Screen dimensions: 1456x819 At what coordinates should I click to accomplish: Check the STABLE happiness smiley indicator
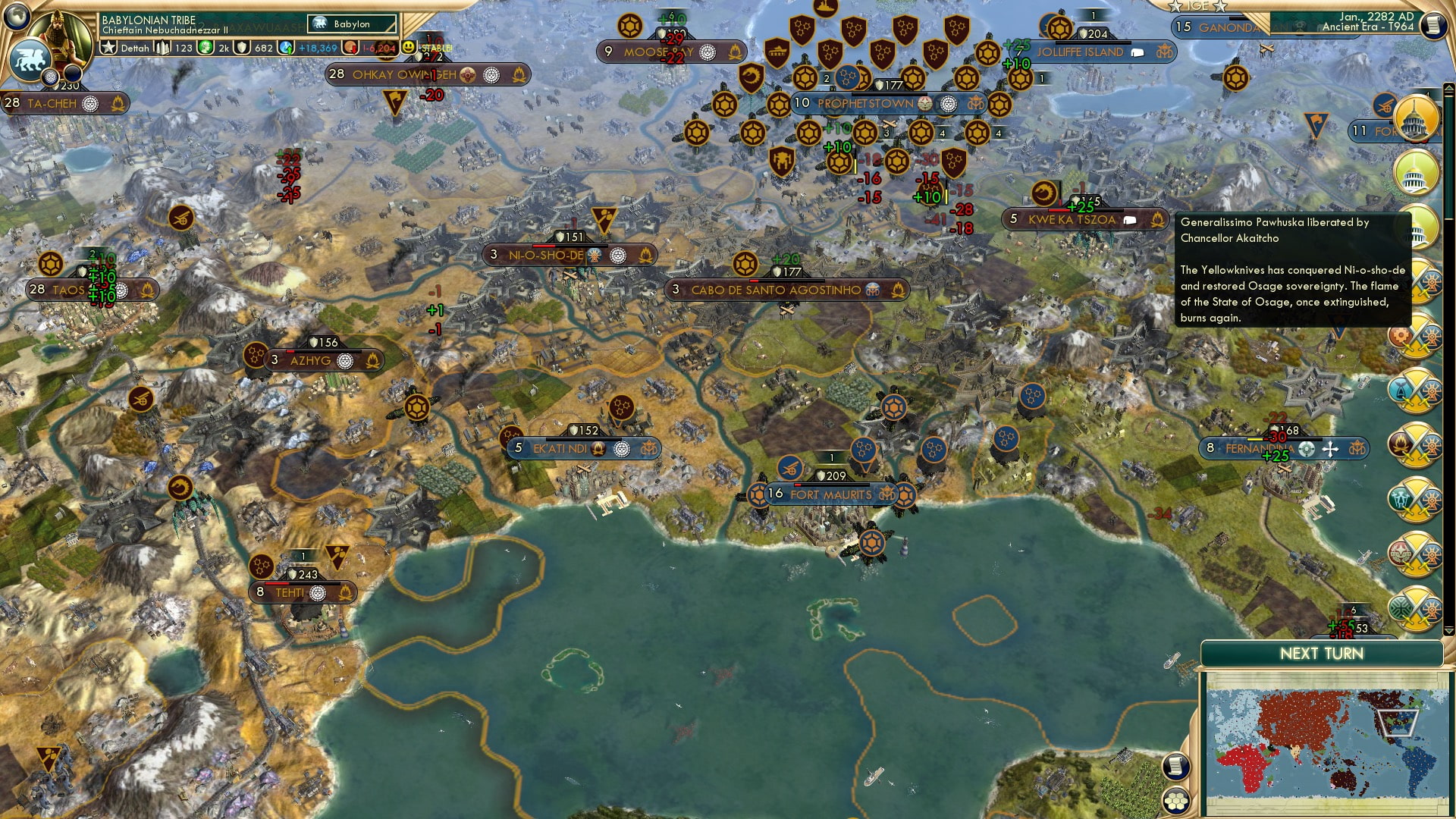click(409, 45)
